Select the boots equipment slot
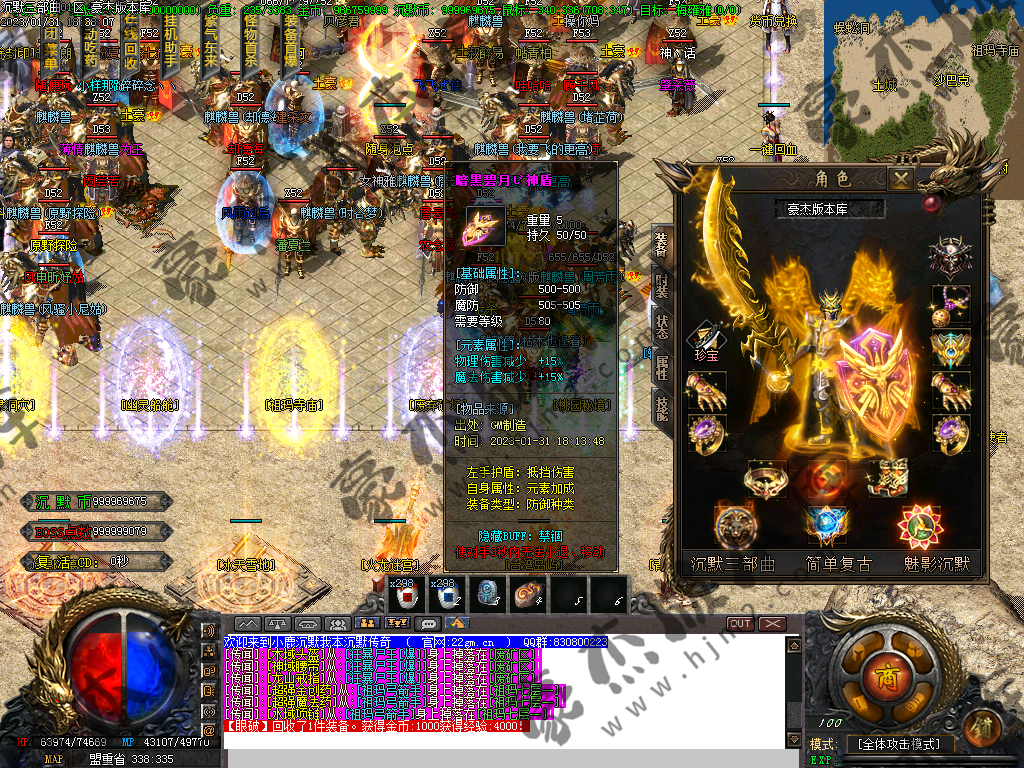Viewport: 1024px width, 768px height. click(887, 478)
